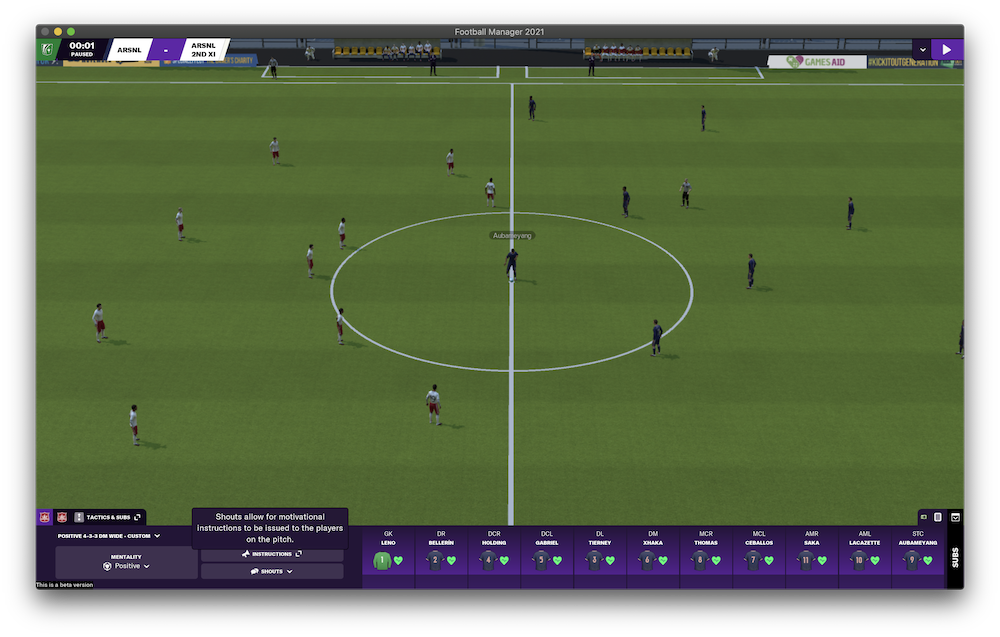The image size is (1000, 637).
Task: Open the Shouts dropdown
Action: (272, 571)
